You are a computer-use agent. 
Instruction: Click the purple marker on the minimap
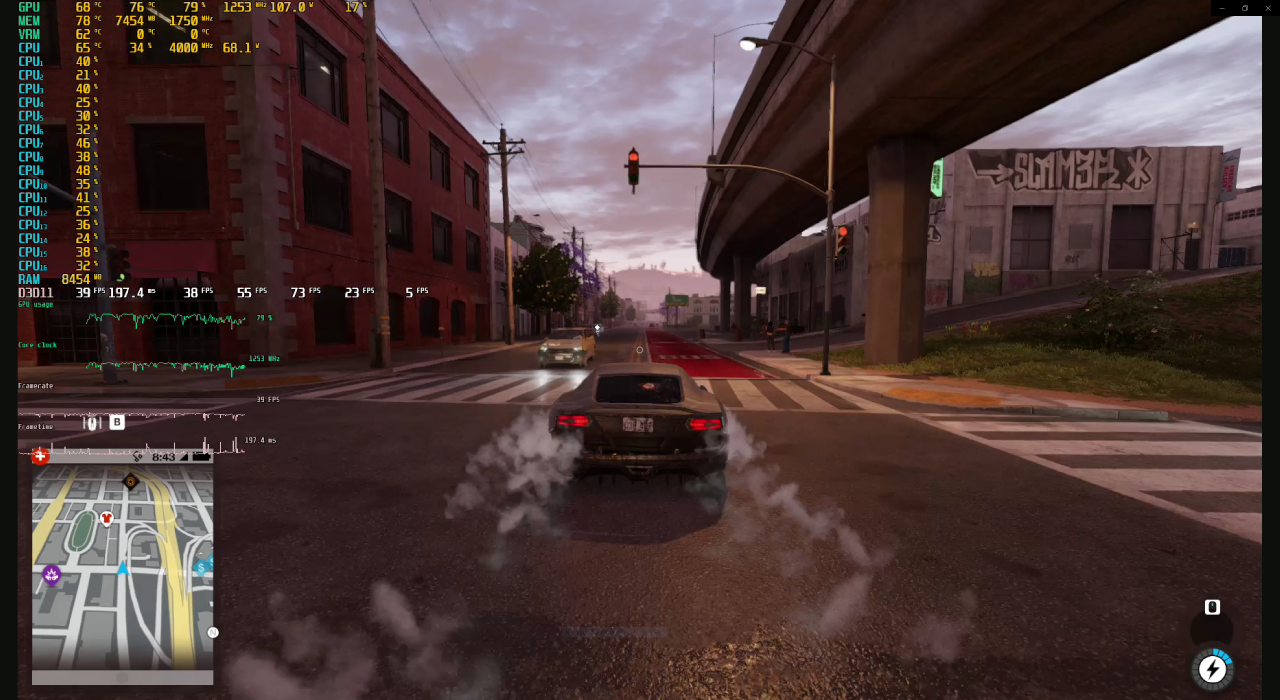(x=51, y=575)
